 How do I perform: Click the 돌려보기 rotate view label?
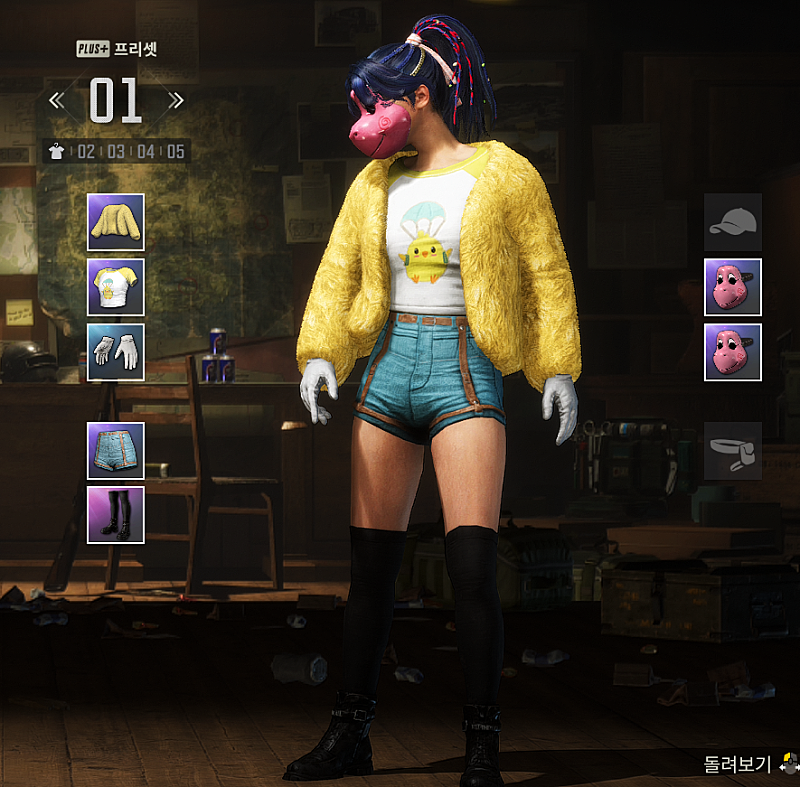[734, 765]
